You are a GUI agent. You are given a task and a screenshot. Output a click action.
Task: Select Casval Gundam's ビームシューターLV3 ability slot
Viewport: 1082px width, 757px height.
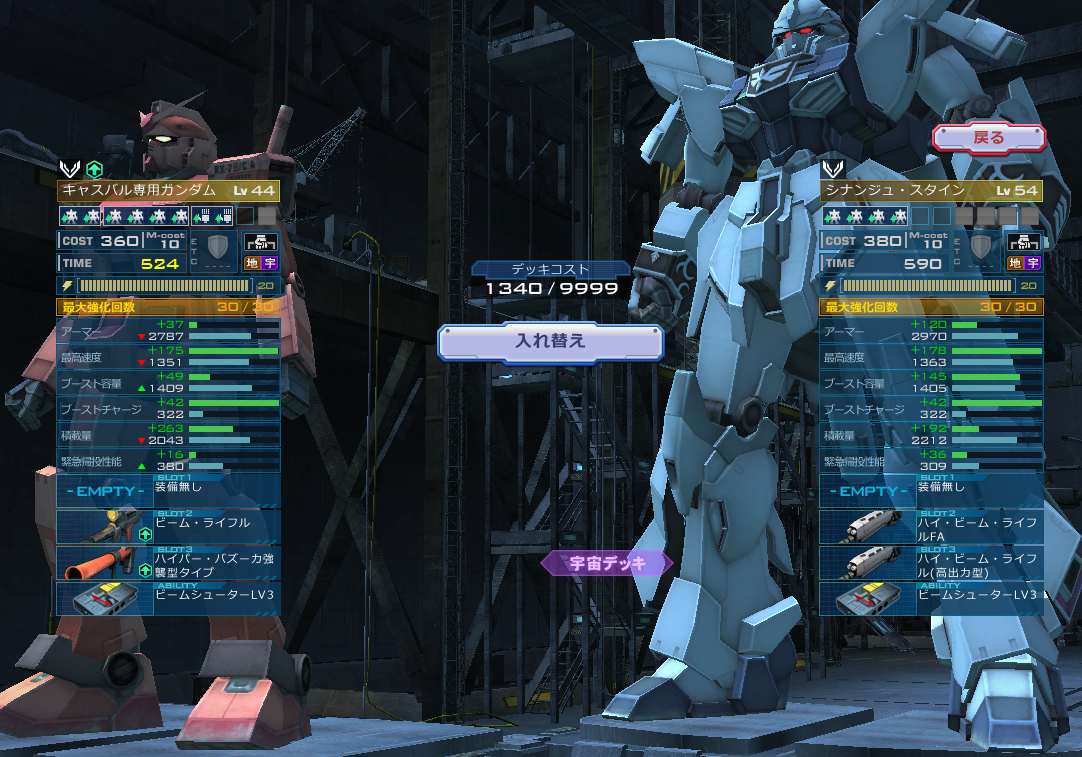(168, 598)
